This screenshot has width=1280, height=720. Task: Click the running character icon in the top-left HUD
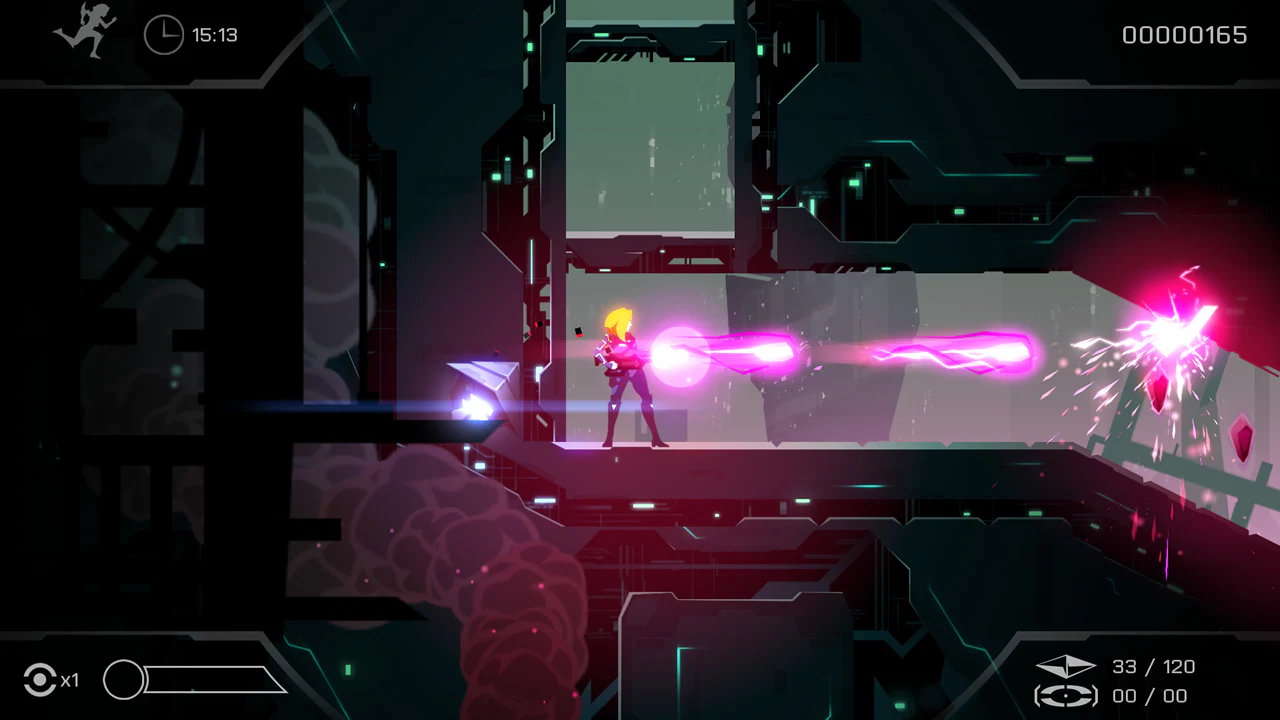[83, 35]
